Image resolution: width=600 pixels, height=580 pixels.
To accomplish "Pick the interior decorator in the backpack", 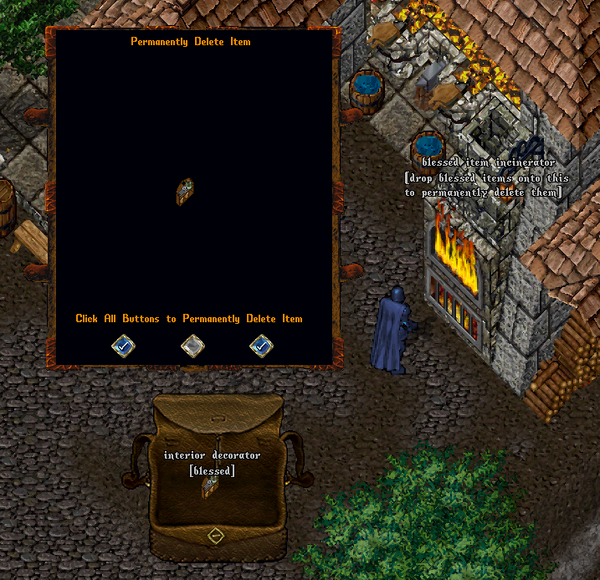I will [x=211, y=487].
